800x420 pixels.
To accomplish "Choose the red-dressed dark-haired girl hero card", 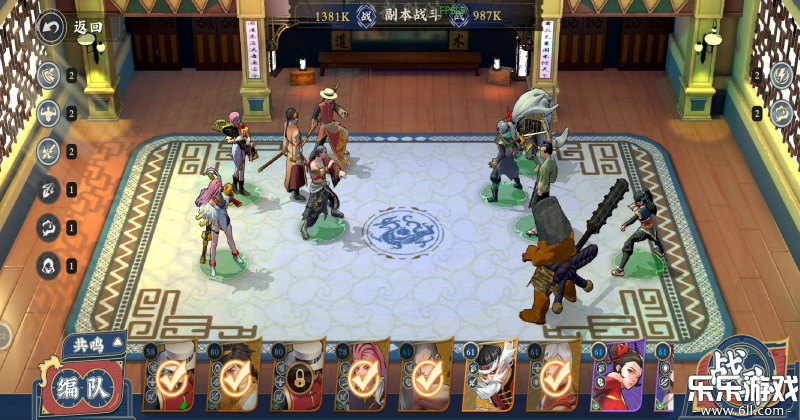I will tap(621, 377).
